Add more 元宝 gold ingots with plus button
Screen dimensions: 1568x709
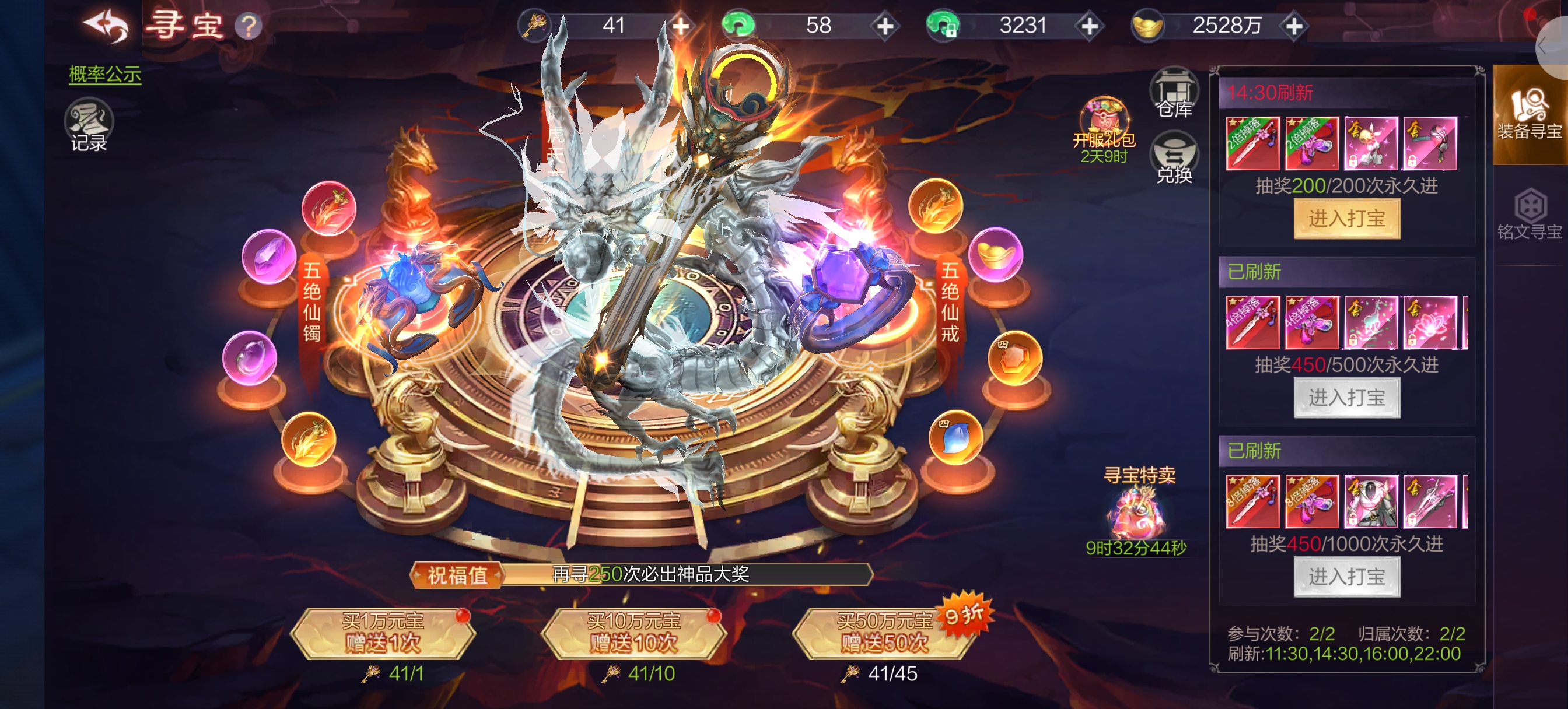(x=1293, y=26)
